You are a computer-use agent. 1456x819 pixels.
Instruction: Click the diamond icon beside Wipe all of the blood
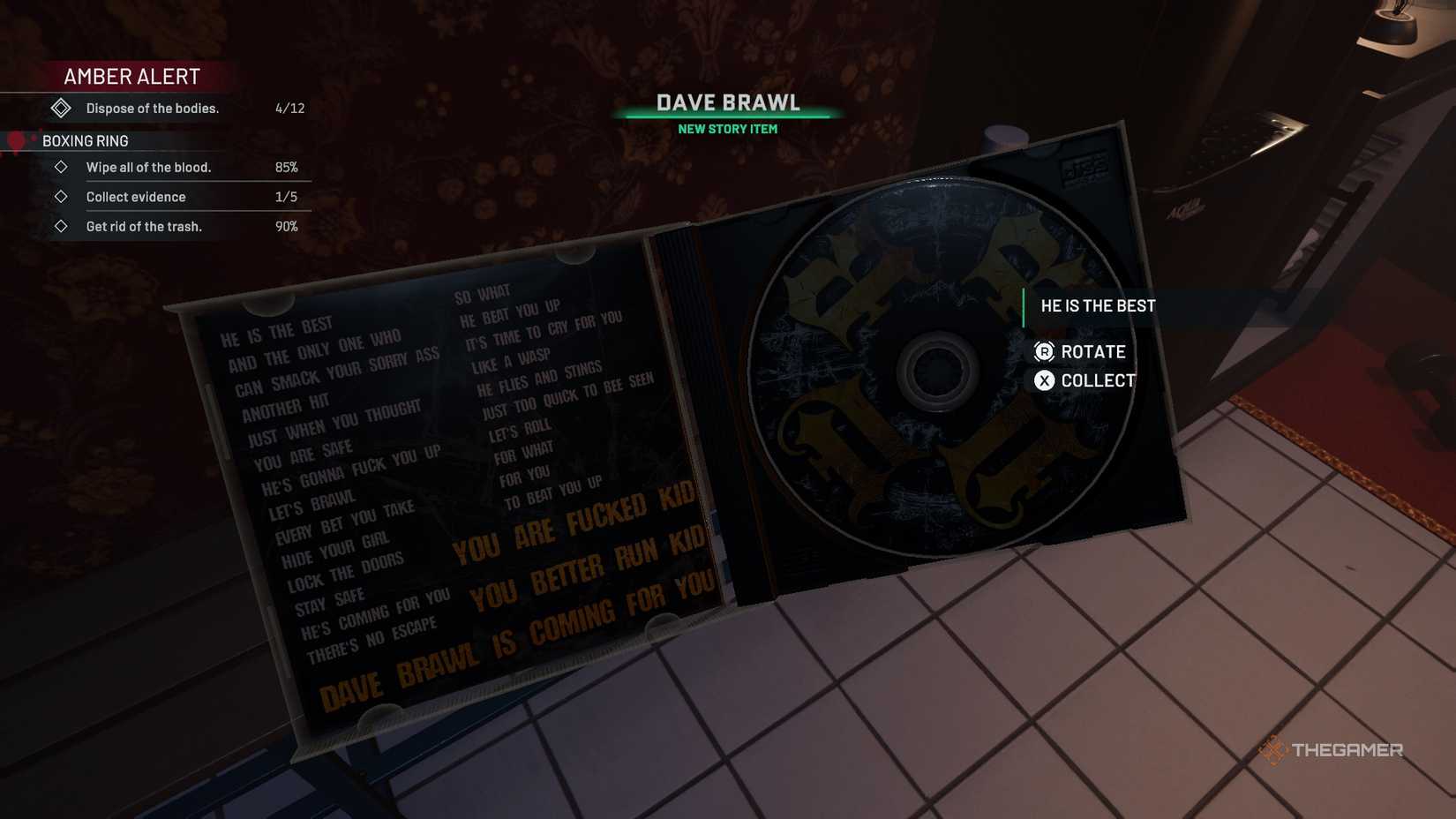[x=62, y=167]
